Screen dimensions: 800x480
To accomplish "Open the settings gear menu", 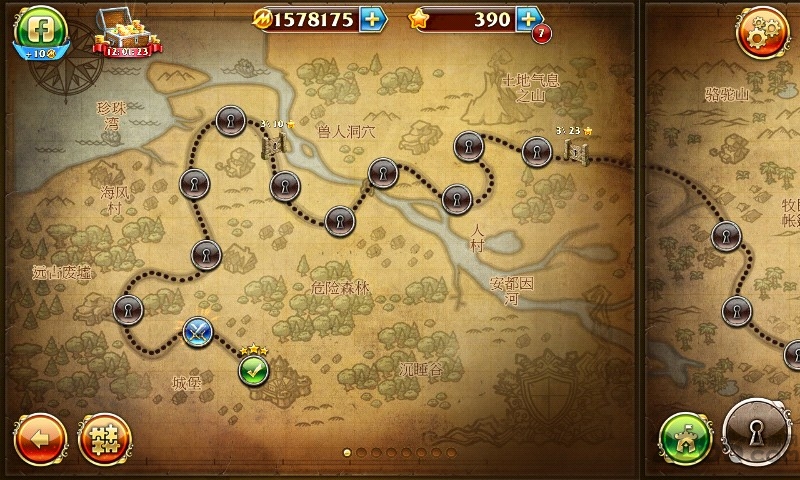I will click(x=761, y=32).
